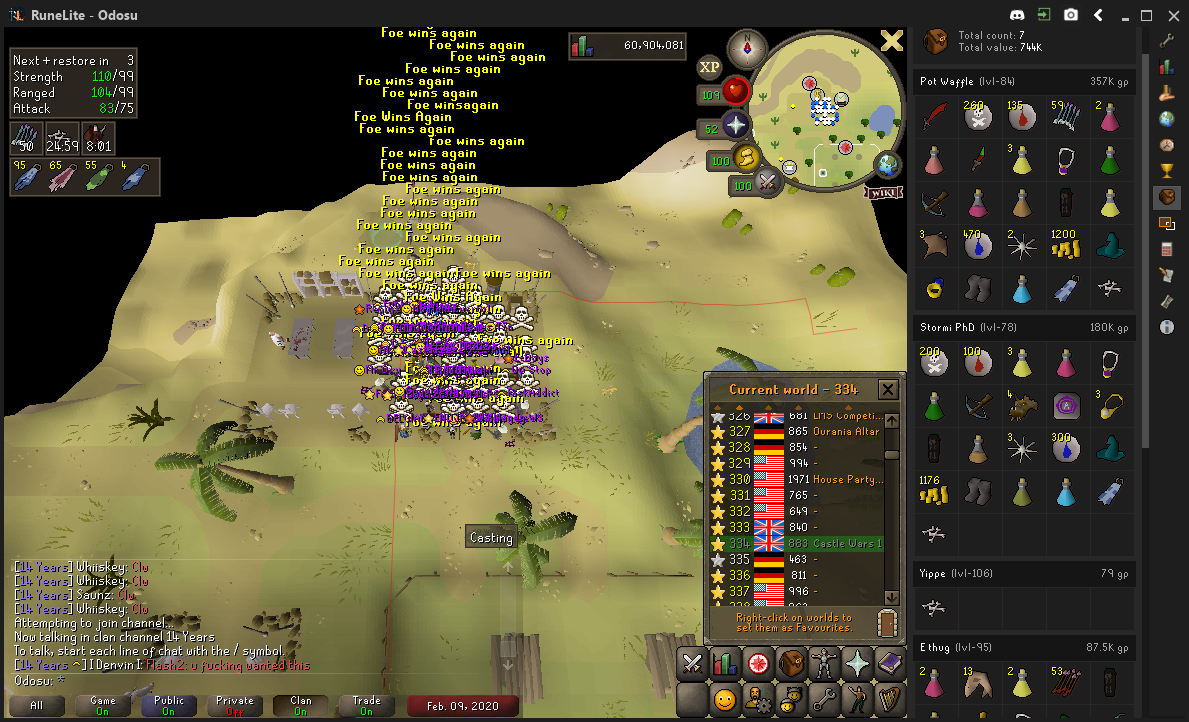Open the world map globe button
This screenshot has height=722, width=1189.
tap(886, 165)
